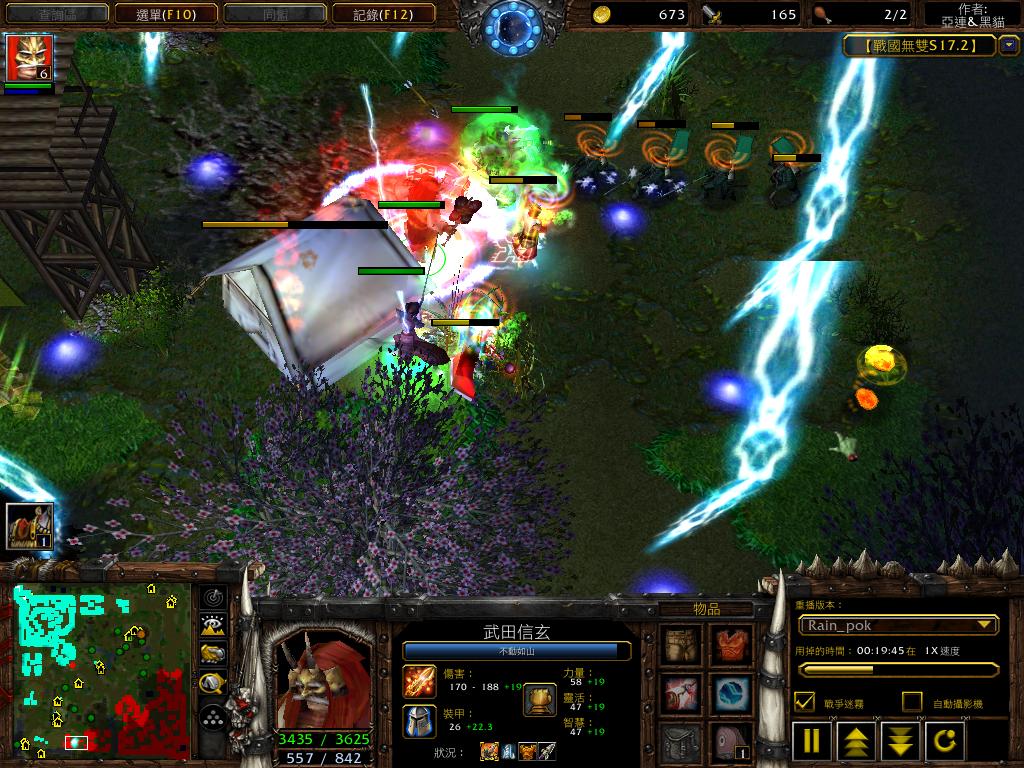Viewport: 1024px width, 768px height.
Task: Open the formation toggle button
Action: (213, 717)
